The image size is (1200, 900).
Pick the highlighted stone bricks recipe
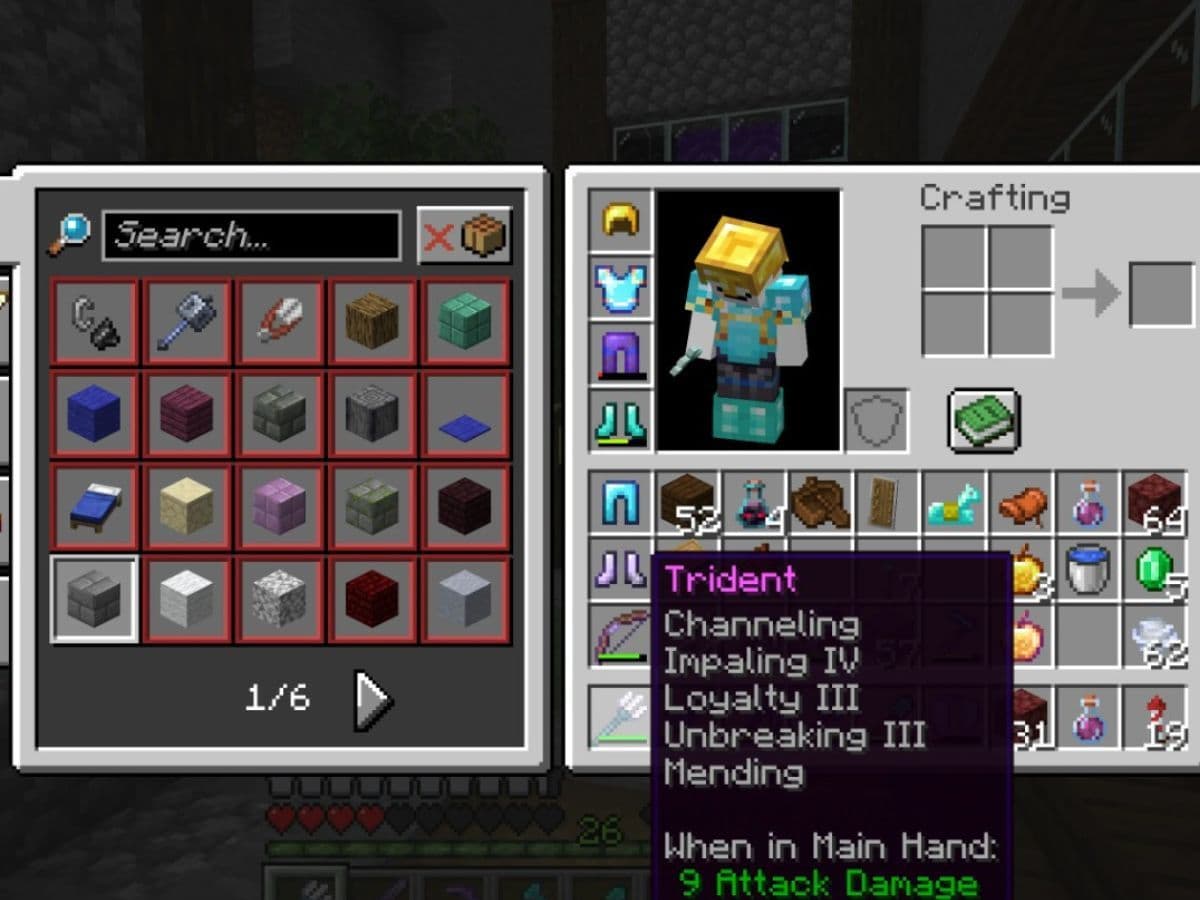[x=95, y=599]
